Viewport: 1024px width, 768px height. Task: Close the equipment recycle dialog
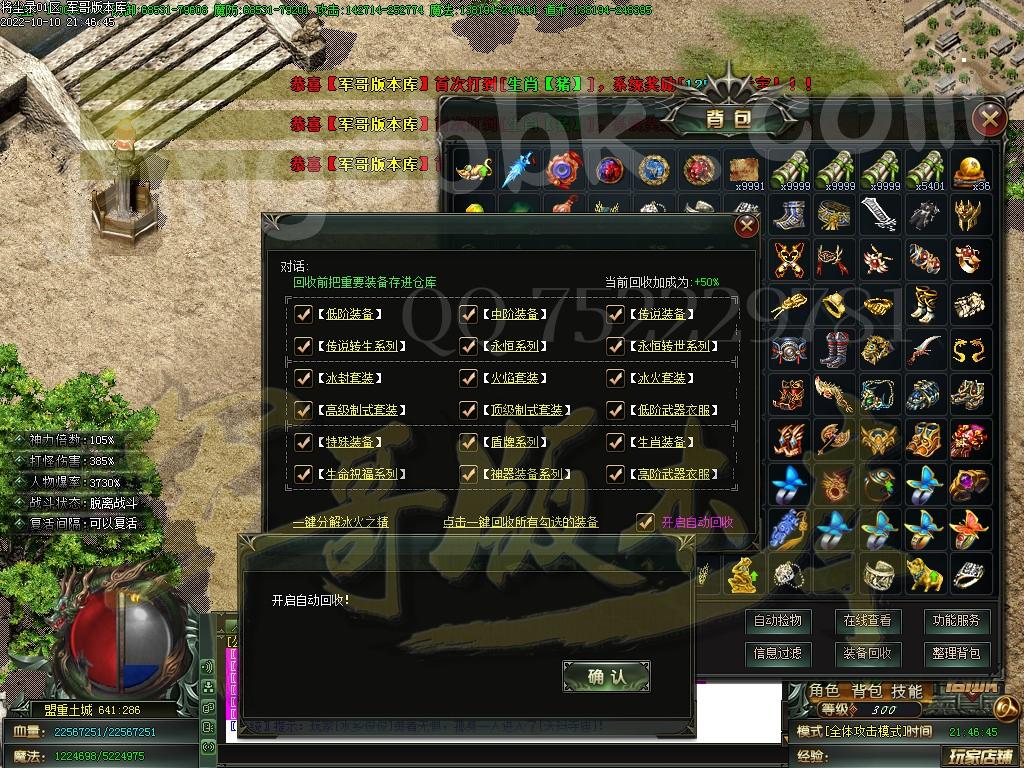[746, 226]
